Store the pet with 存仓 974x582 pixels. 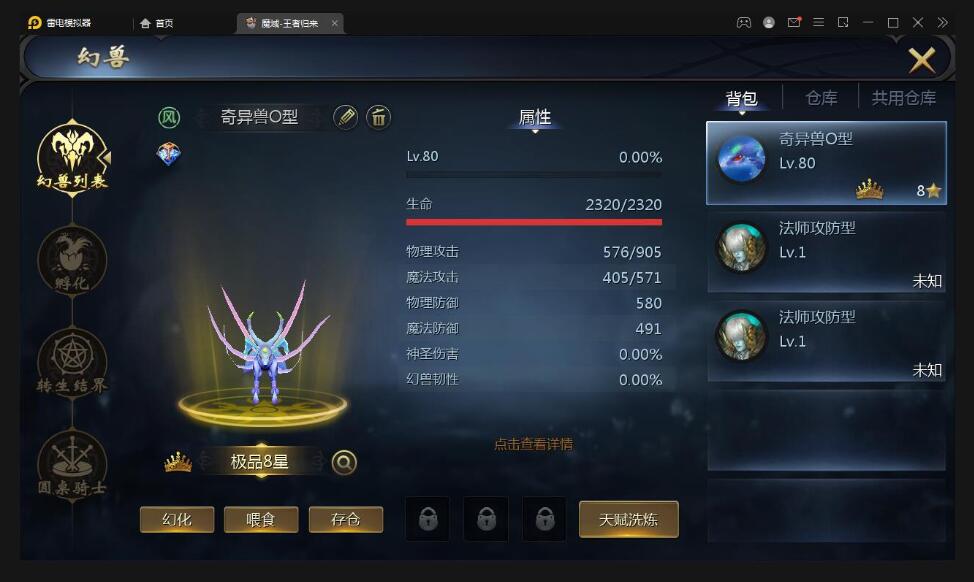[x=345, y=520]
